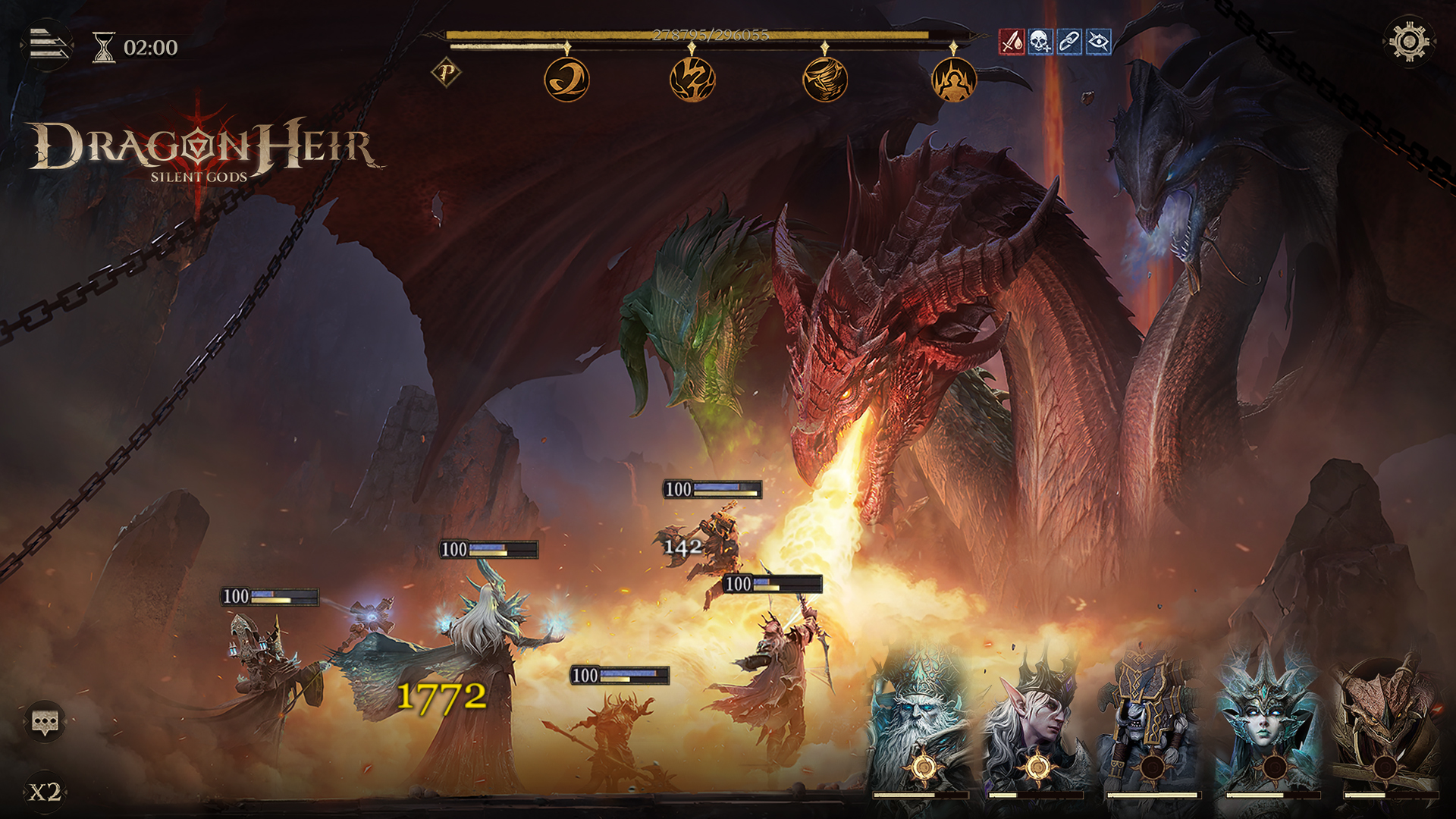This screenshot has width=1456, height=819.
Task: Open the battle menu list icon
Action: (x=49, y=45)
